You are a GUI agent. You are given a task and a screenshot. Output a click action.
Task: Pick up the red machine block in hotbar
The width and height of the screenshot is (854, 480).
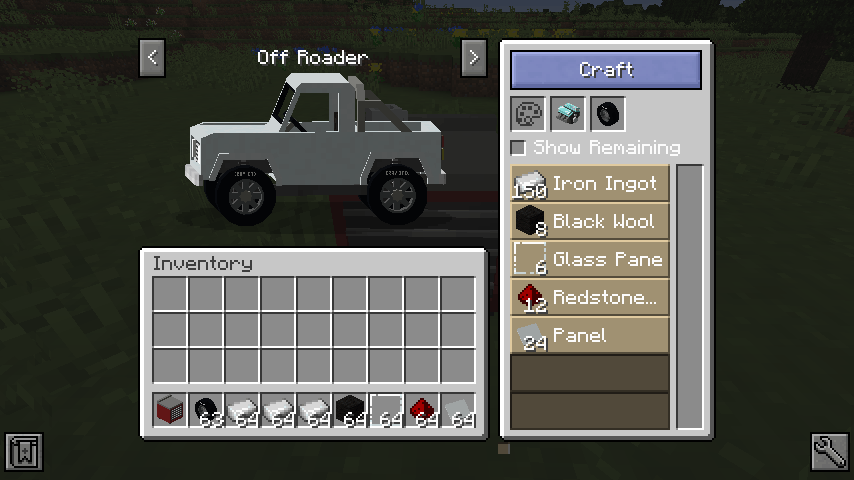[170, 410]
